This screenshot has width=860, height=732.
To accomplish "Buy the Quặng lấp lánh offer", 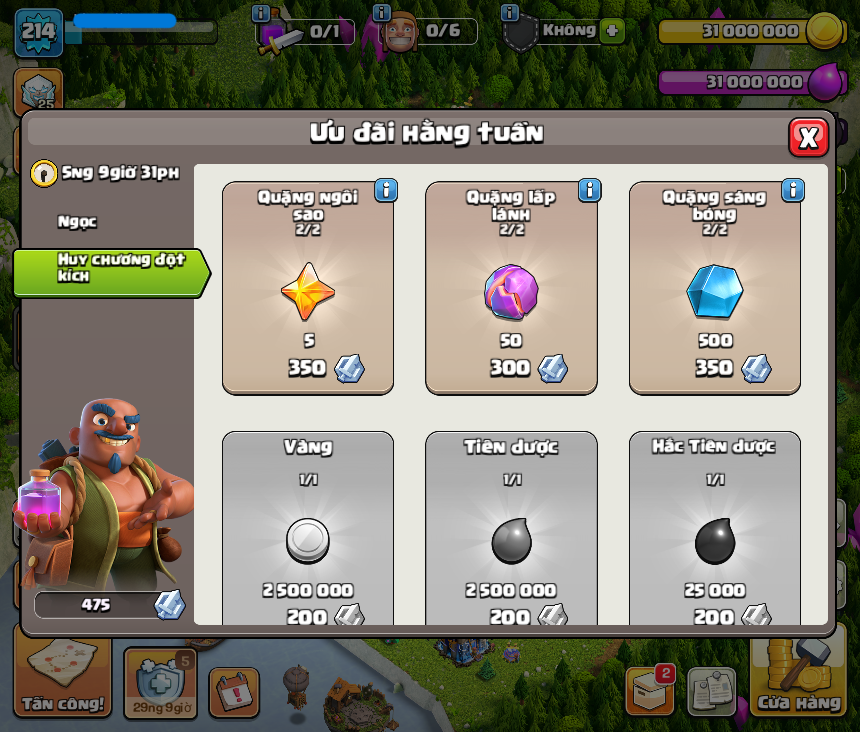I will point(511,288).
